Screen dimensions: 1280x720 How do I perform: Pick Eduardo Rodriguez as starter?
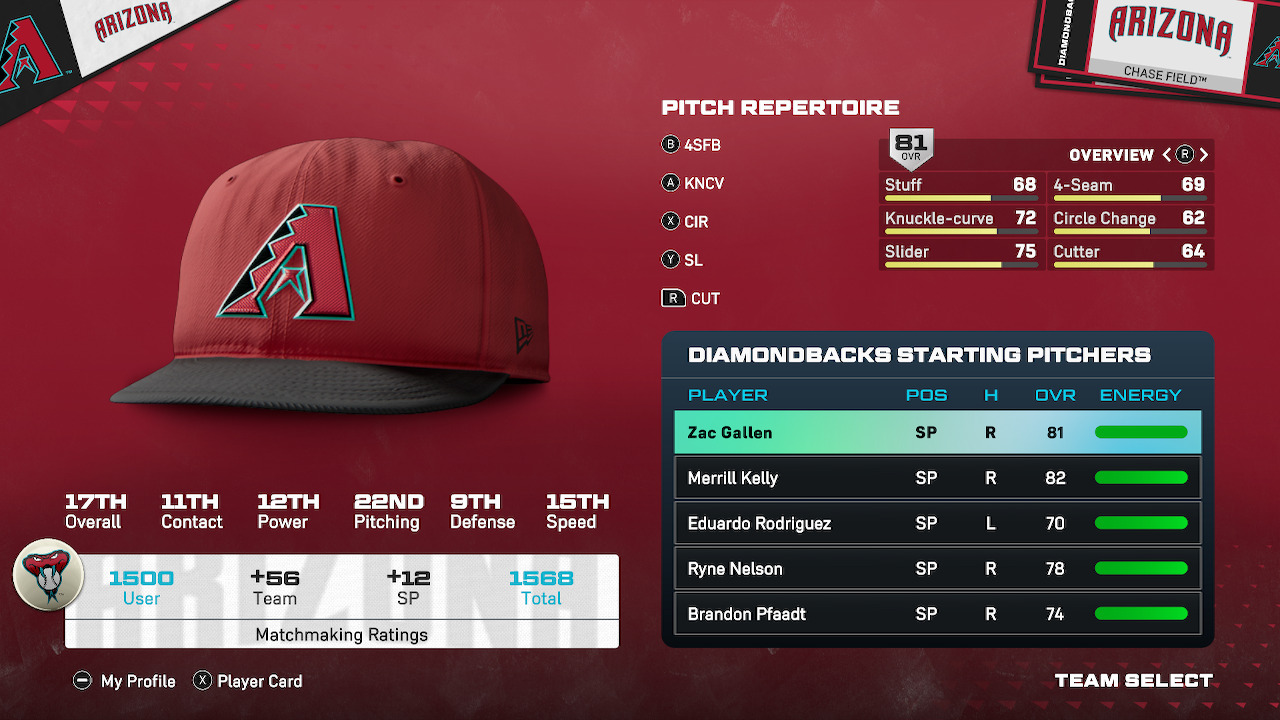937,523
